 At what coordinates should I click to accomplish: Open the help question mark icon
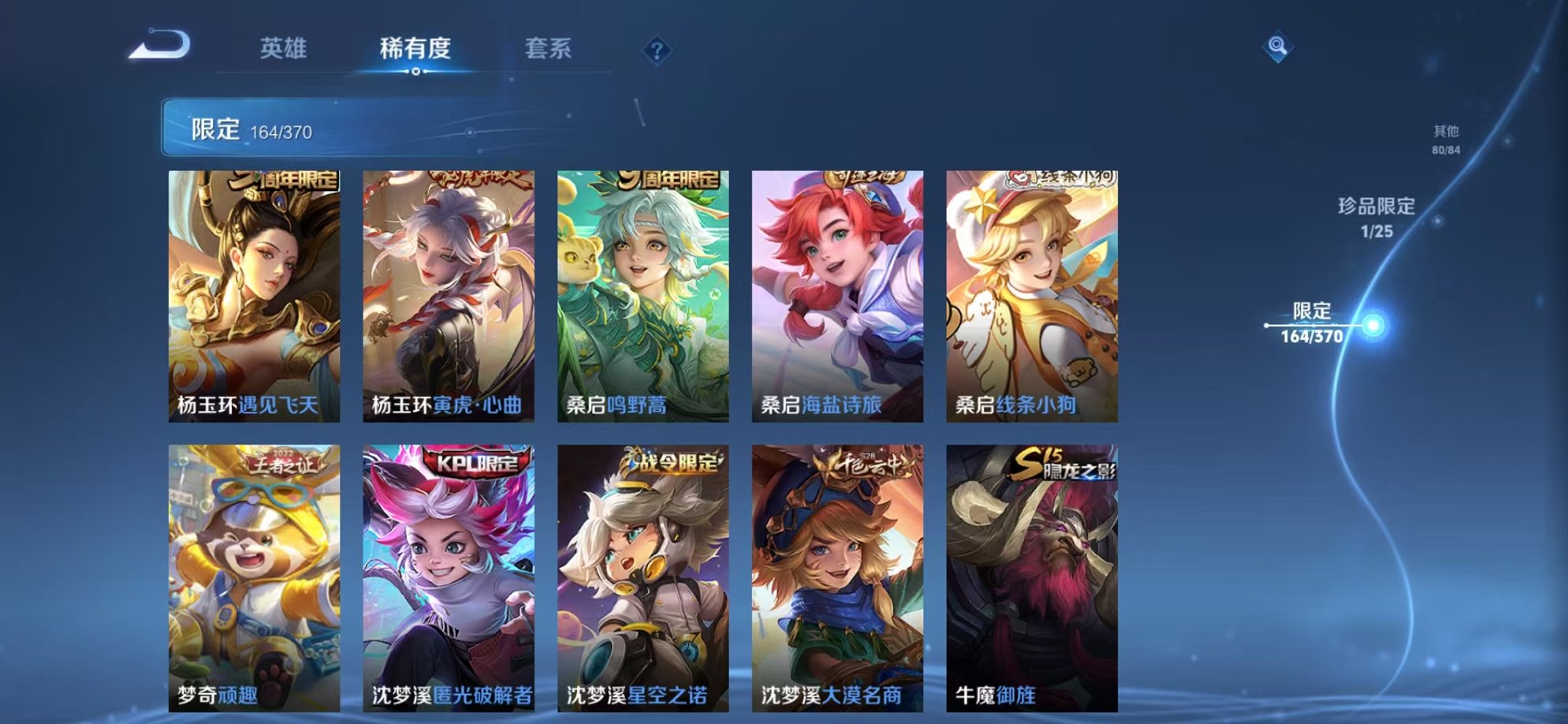[656, 49]
